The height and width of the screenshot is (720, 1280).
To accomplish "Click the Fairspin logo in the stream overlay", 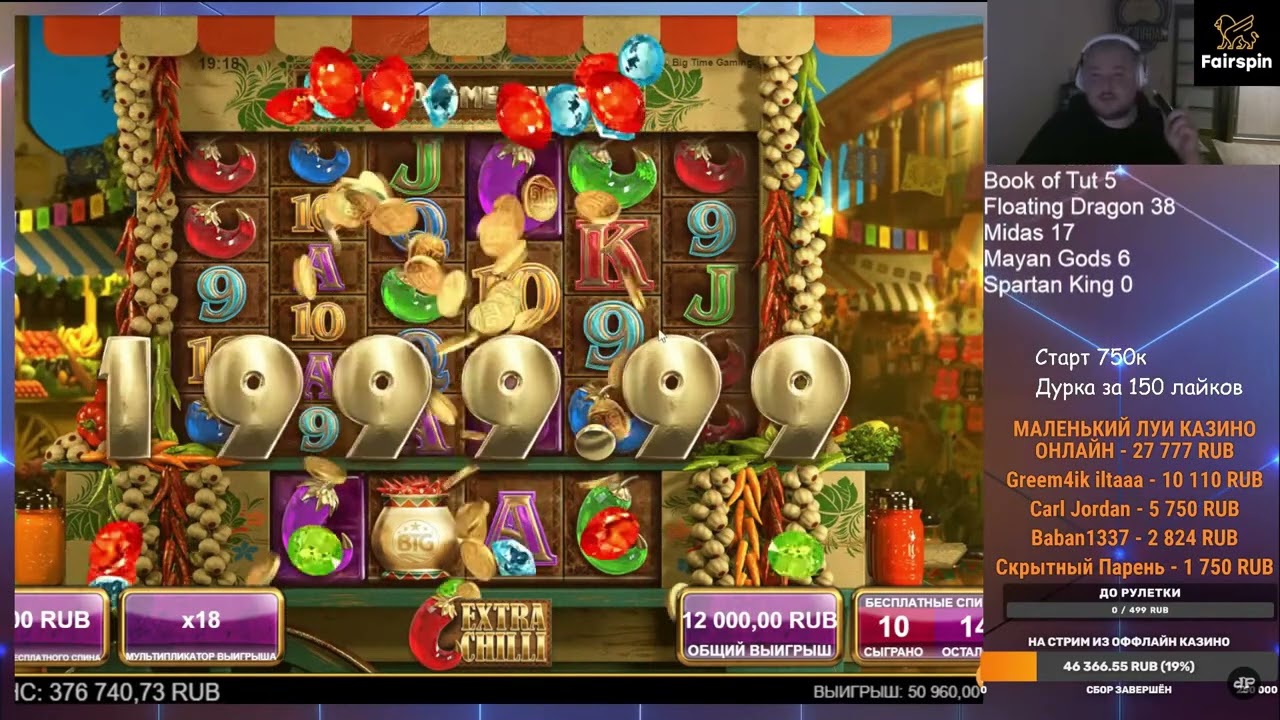I will point(1236,42).
